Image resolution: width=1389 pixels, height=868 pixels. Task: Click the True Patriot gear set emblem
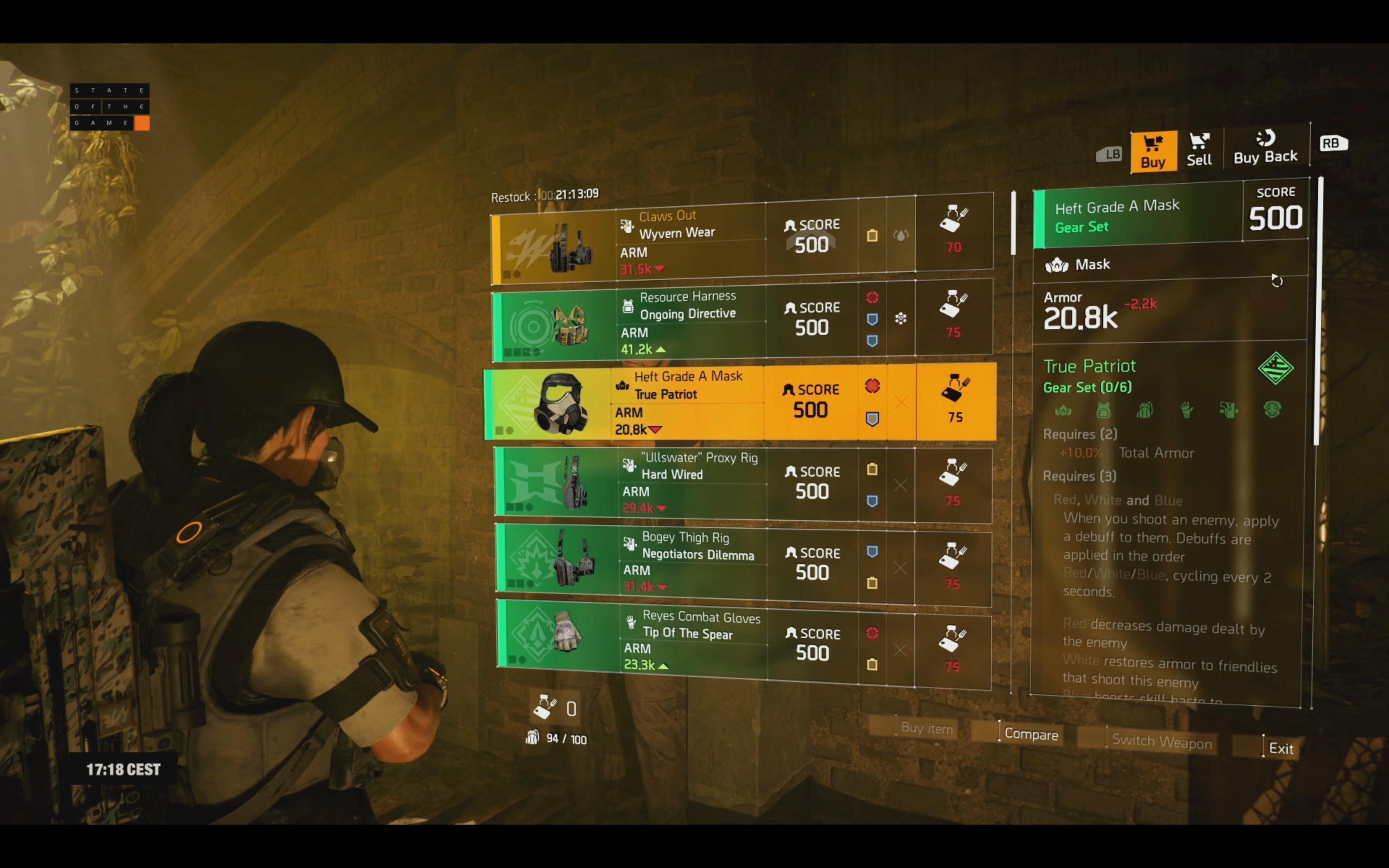[1275, 368]
